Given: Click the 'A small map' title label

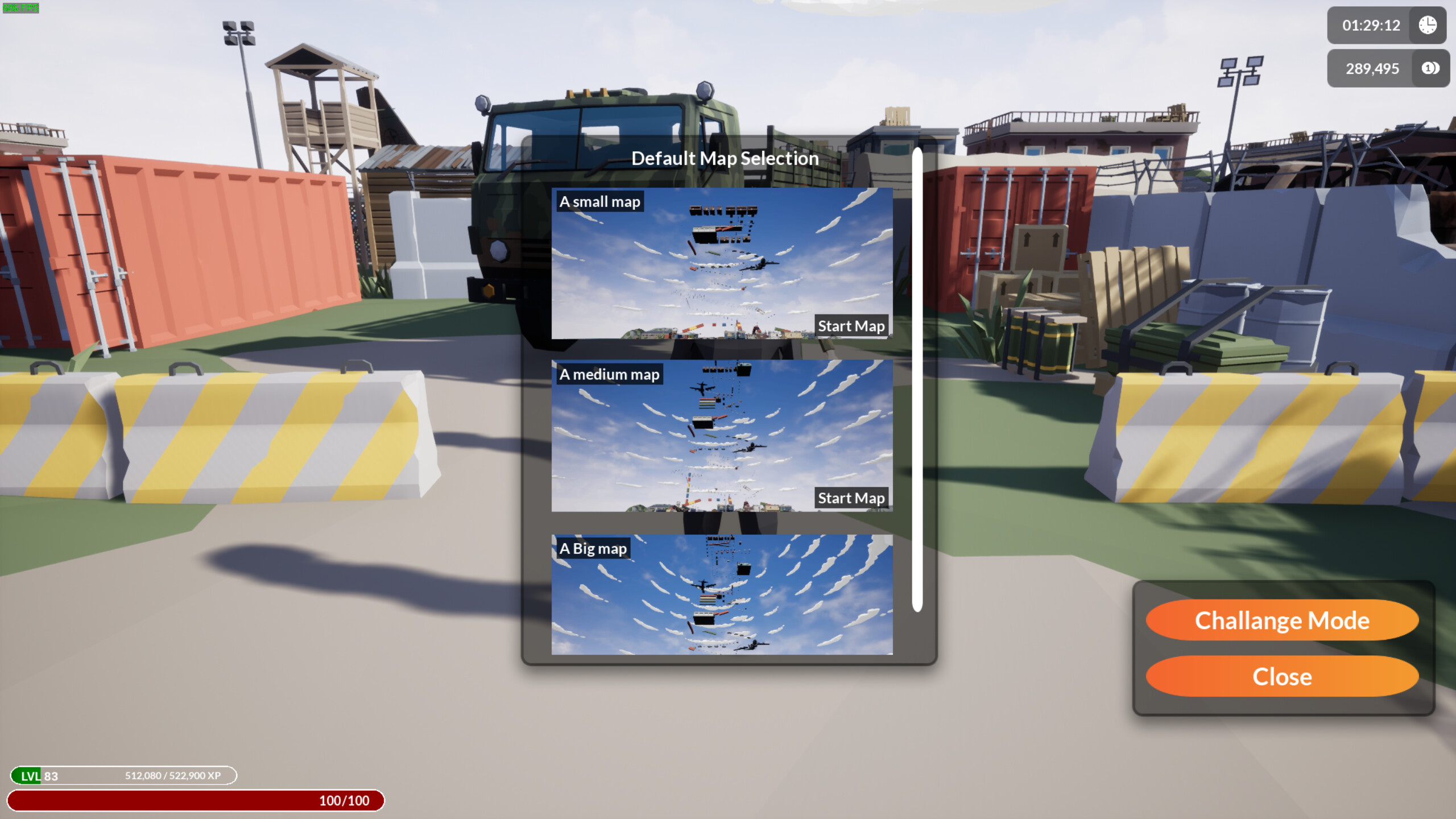Looking at the screenshot, I should point(599,201).
